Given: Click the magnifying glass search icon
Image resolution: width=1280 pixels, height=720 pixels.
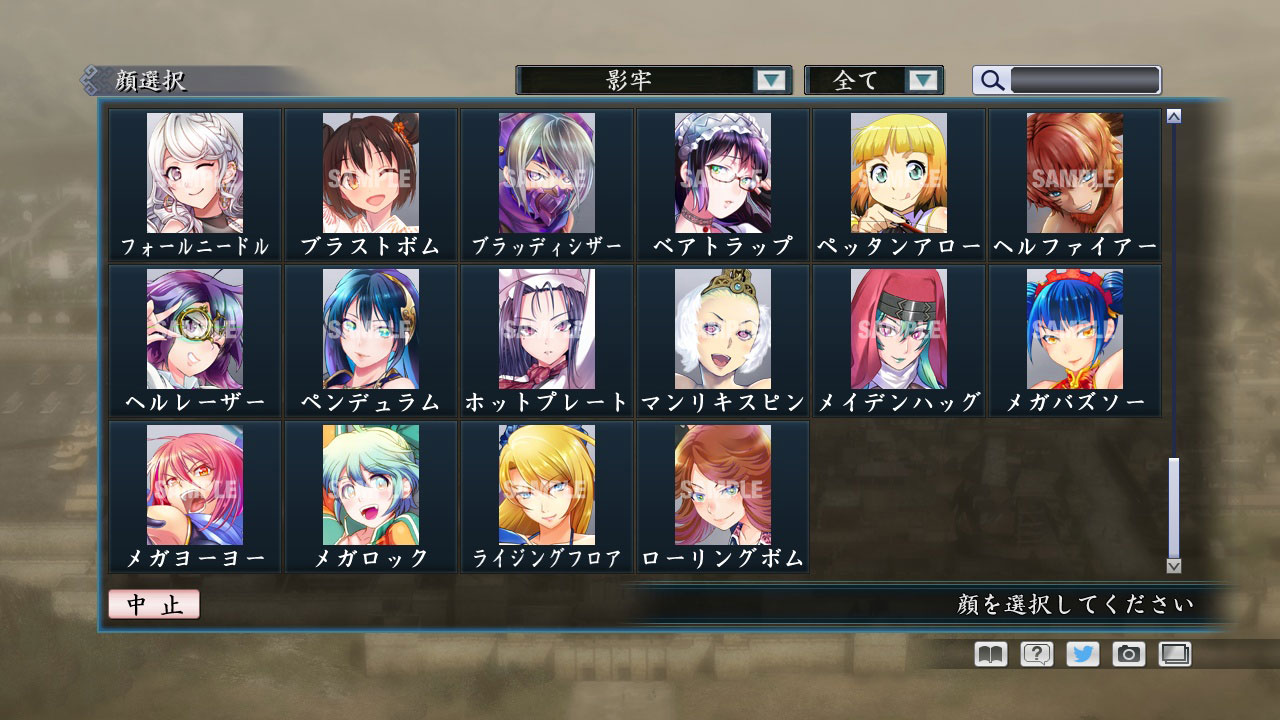Looking at the screenshot, I should (991, 79).
